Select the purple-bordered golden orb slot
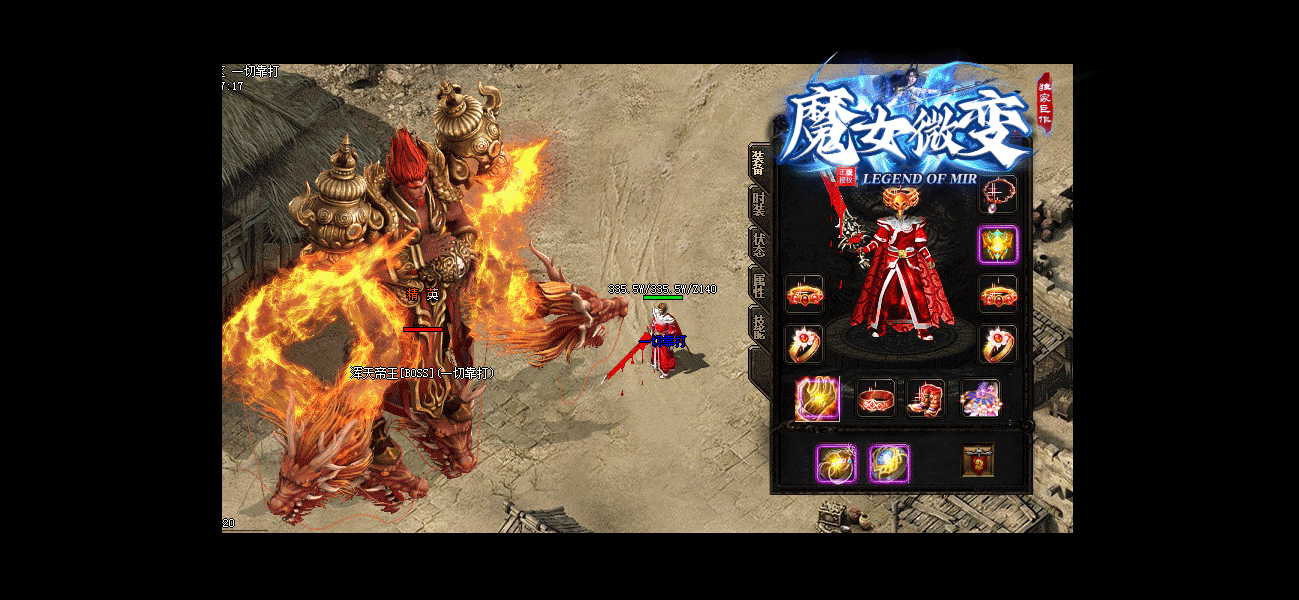 (x=836, y=463)
